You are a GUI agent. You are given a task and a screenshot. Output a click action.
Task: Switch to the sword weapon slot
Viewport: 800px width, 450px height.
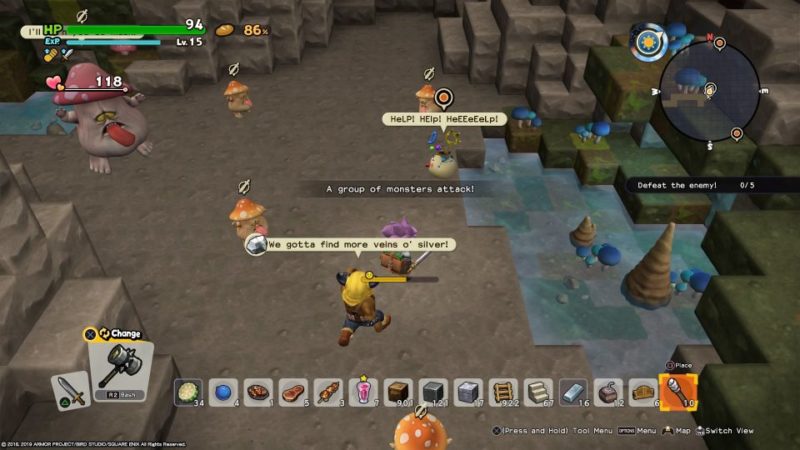(69, 390)
